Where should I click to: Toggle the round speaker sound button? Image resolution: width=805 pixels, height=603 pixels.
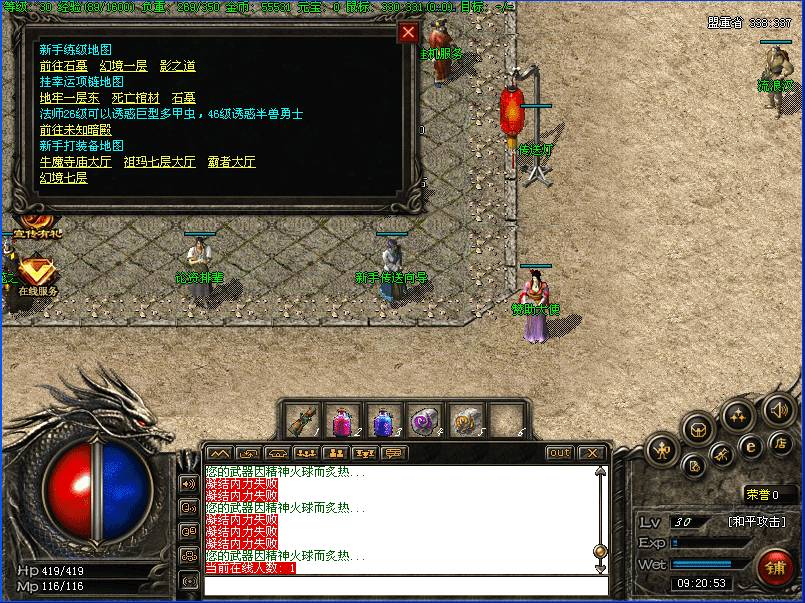pyautogui.click(x=778, y=408)
